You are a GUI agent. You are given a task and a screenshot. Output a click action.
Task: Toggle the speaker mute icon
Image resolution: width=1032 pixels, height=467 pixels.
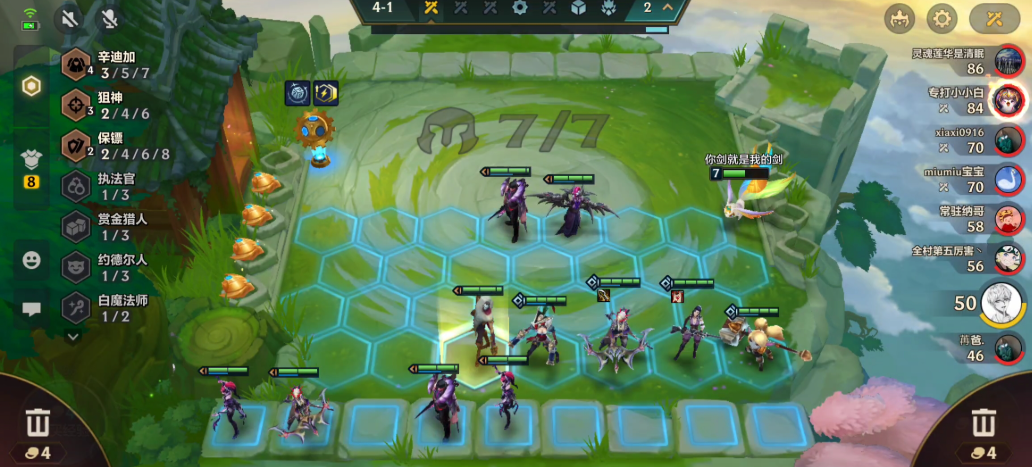(69, 18)
